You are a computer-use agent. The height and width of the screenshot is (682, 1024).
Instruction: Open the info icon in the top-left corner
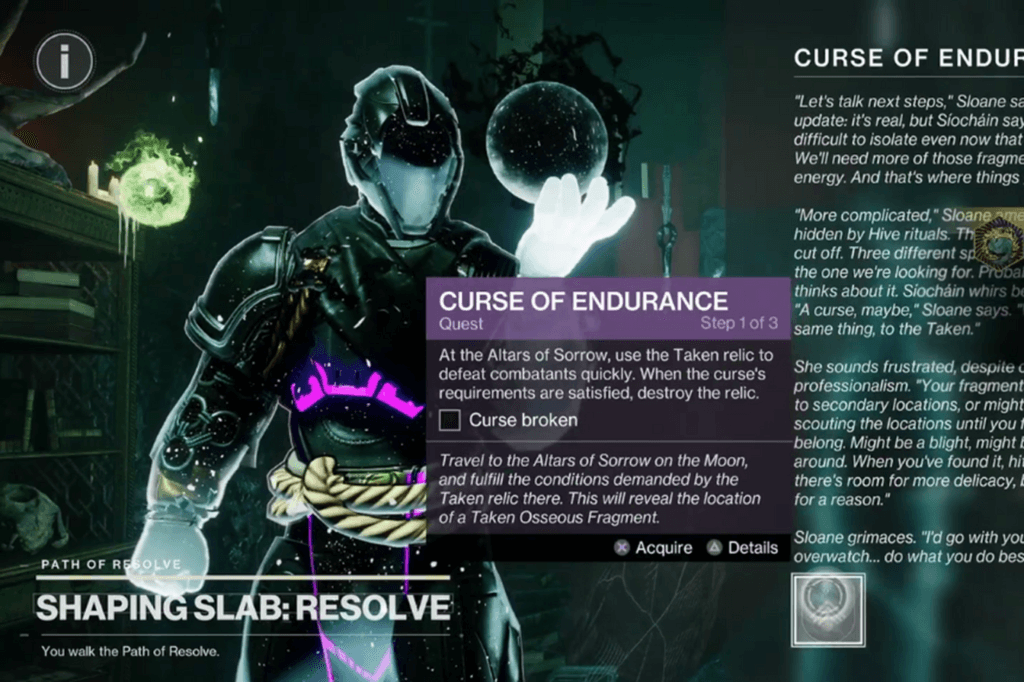click(64, 64)
